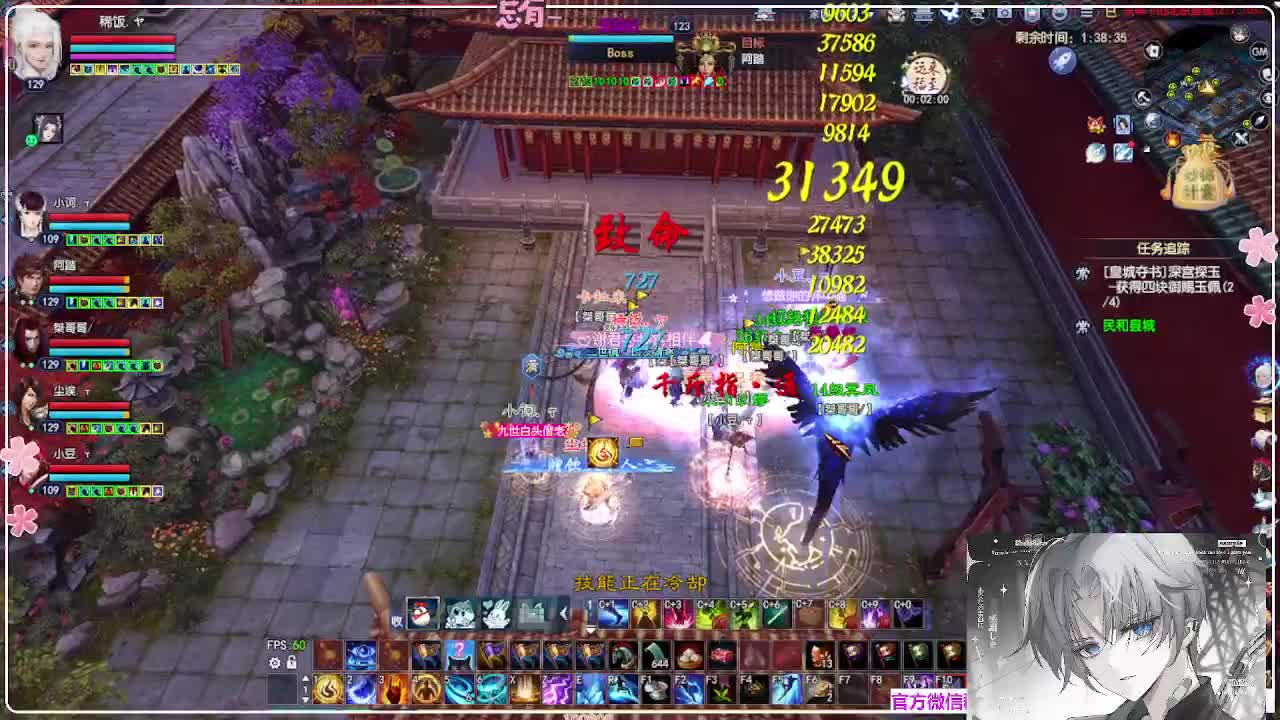This screenshot has width=1280, height=720.
Task: Open the B icon menu at top right
Action: click(x=1111, y=12)
